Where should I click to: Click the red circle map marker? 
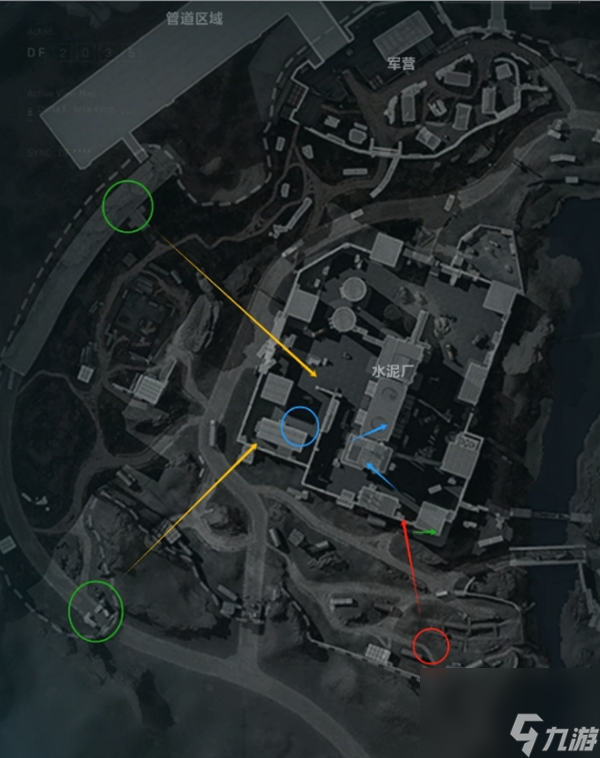[x=432, y=646]
